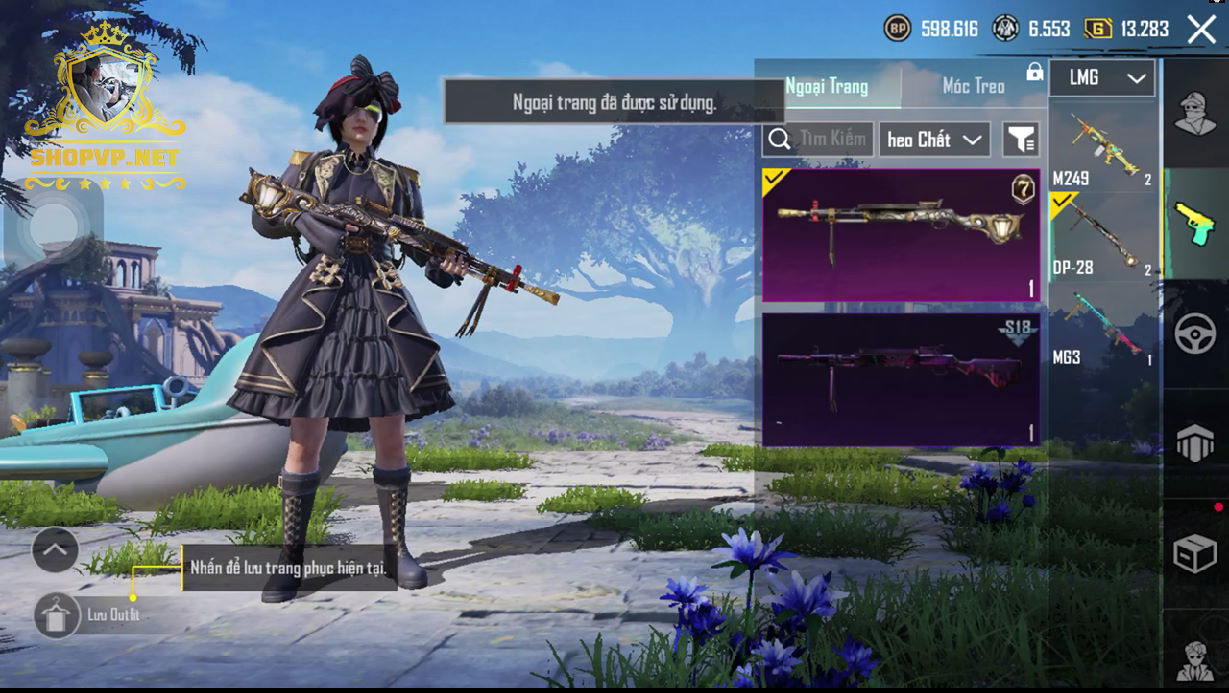Screen dimensions: 1229x693
Task: Select the M249 weapon entry
Action: click(1102, 147)
